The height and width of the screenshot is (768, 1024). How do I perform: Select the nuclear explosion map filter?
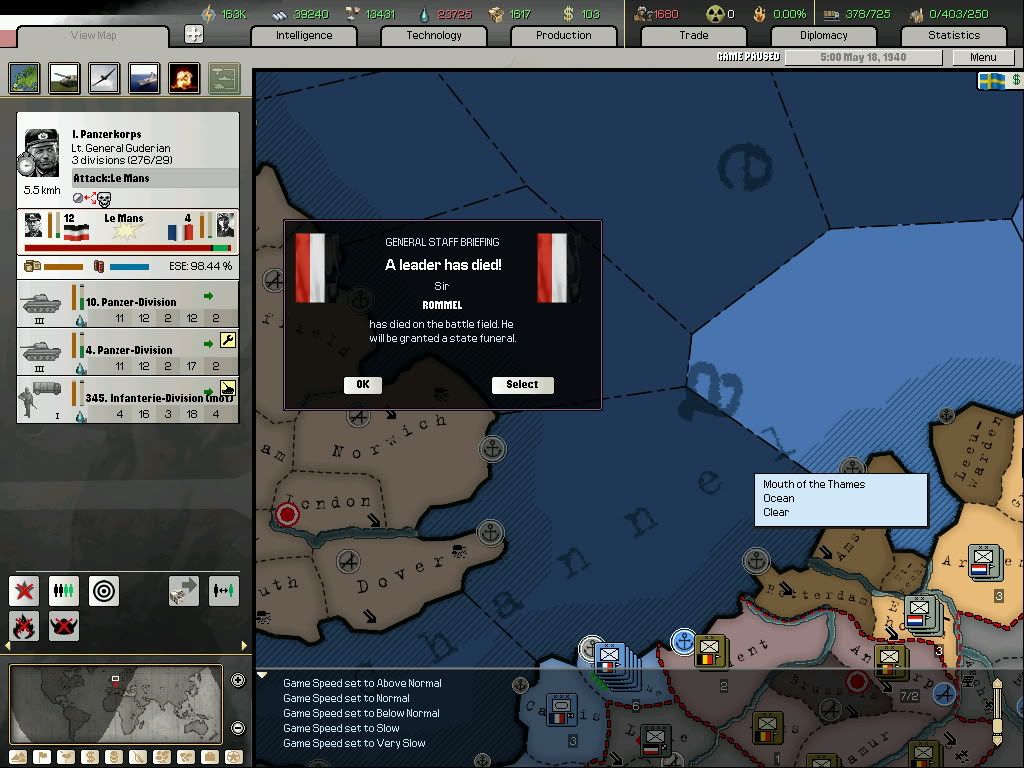[x=183, y=78]
